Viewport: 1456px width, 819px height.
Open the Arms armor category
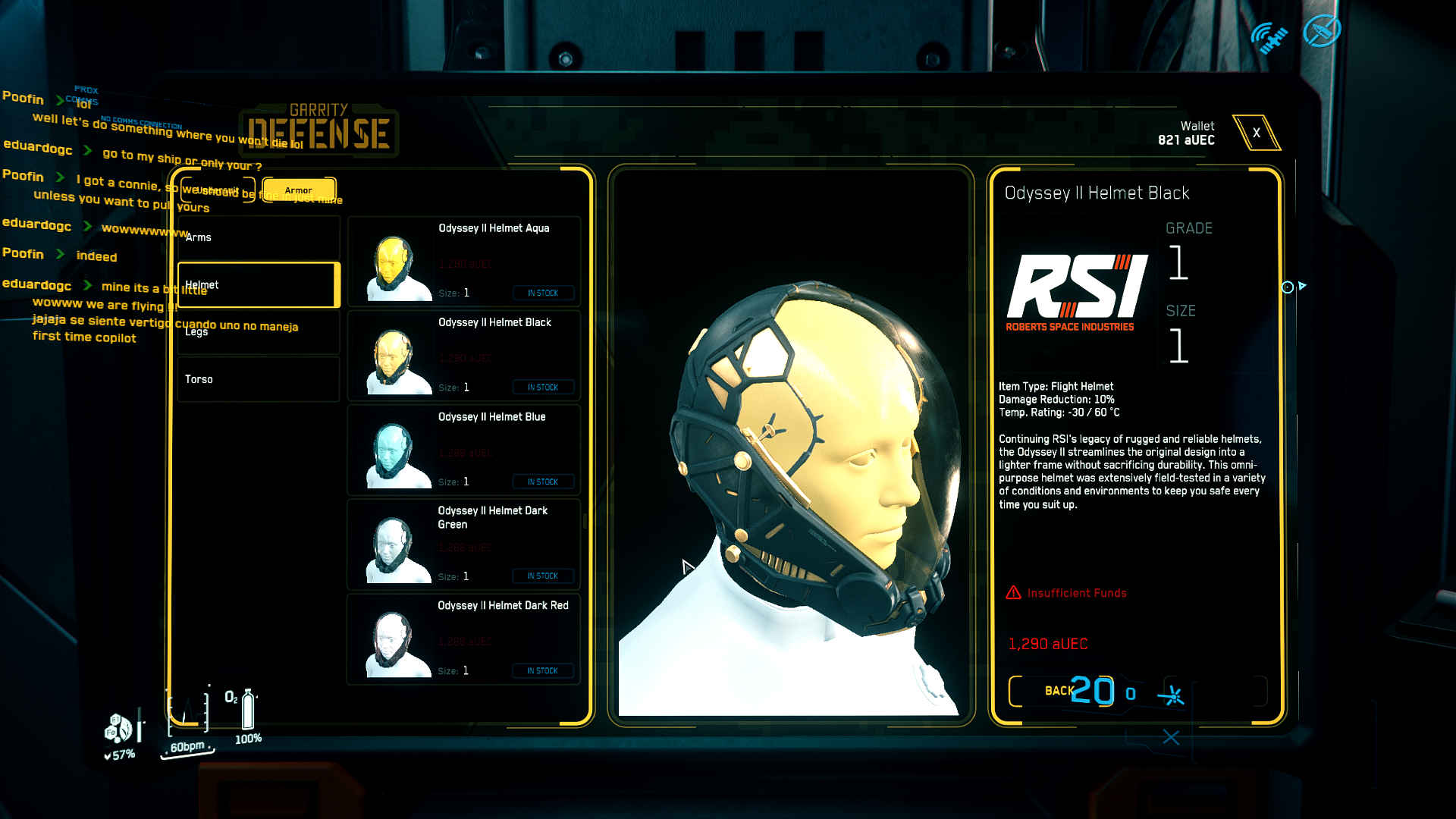coord(258,237)
